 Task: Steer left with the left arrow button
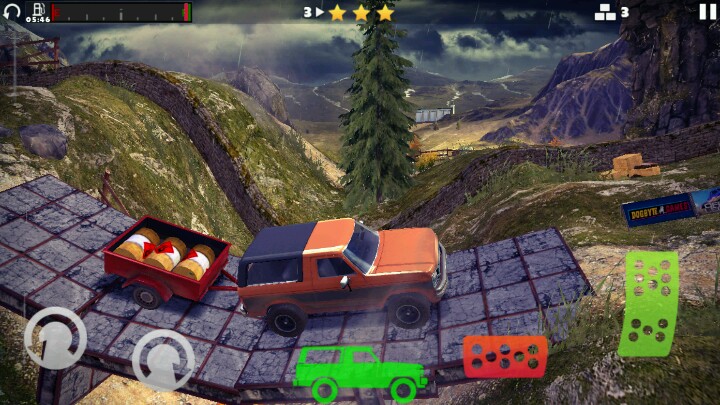click(x=55, y=337)
